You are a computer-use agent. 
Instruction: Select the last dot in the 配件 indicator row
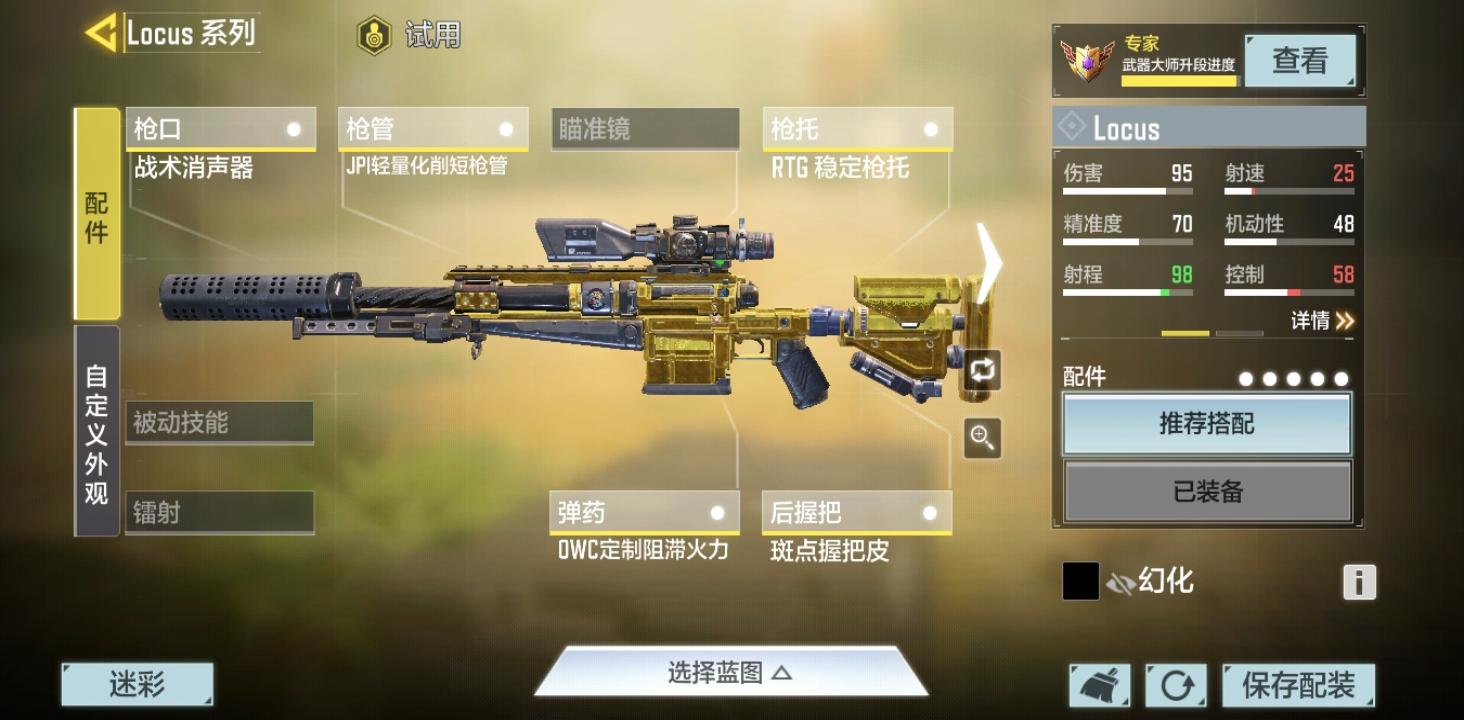click(x=1342, y=379)
